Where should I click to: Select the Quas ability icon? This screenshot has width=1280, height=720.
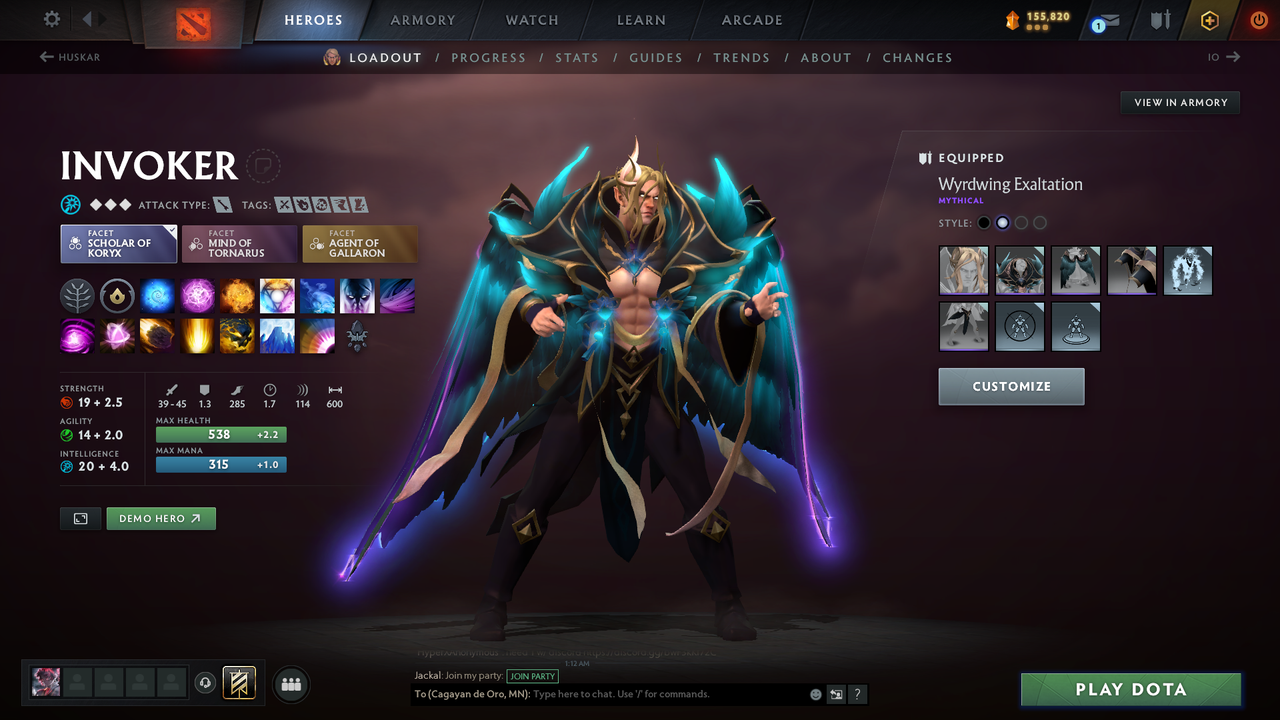point(157,295)
